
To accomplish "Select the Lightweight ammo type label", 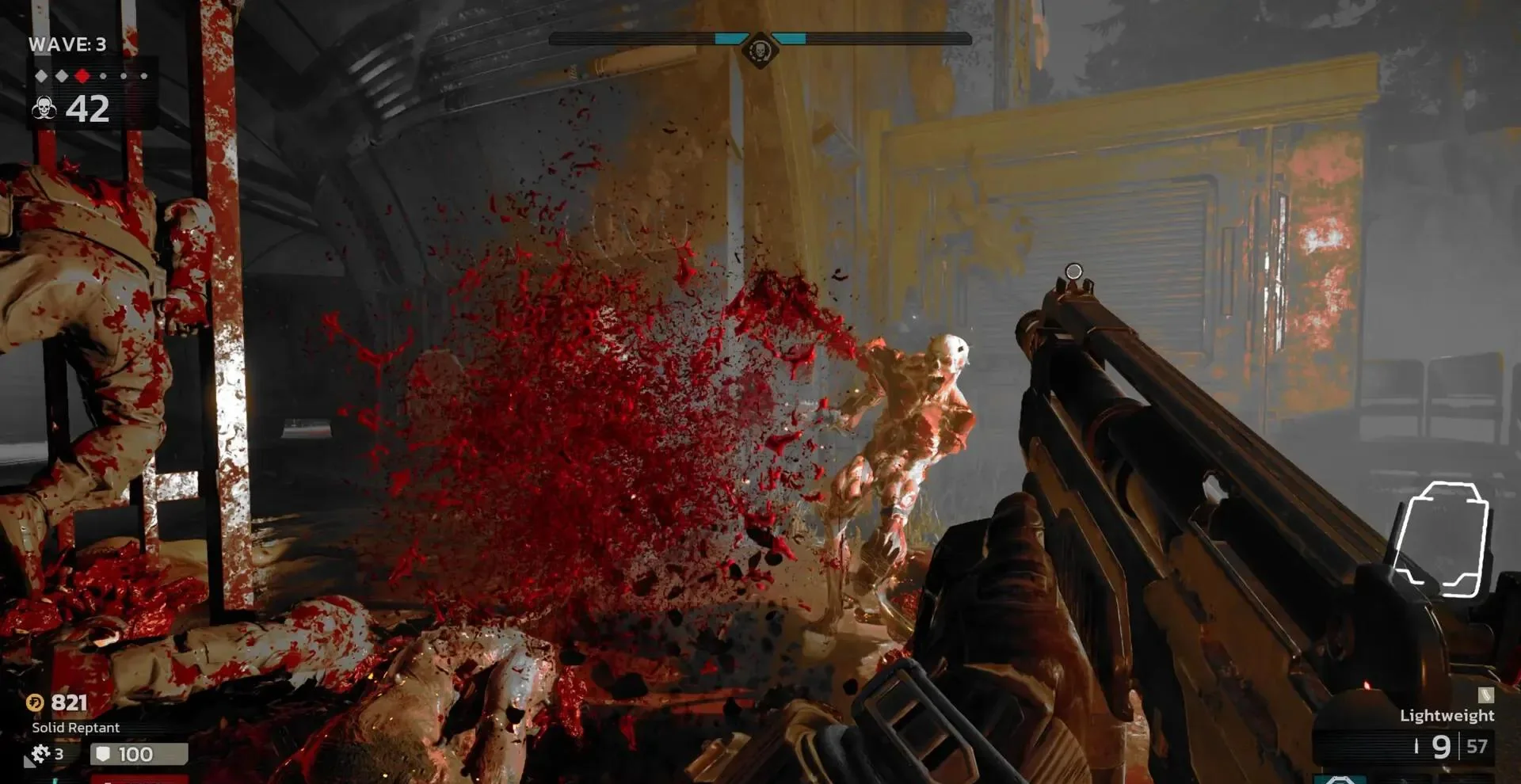I will point(1447,715).
